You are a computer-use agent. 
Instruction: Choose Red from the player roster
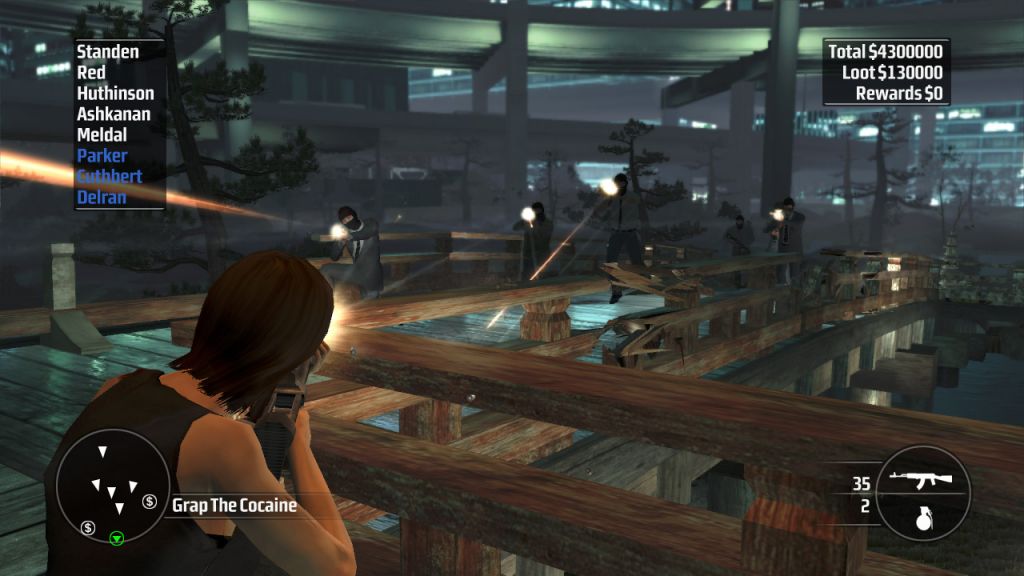(91, 72)
